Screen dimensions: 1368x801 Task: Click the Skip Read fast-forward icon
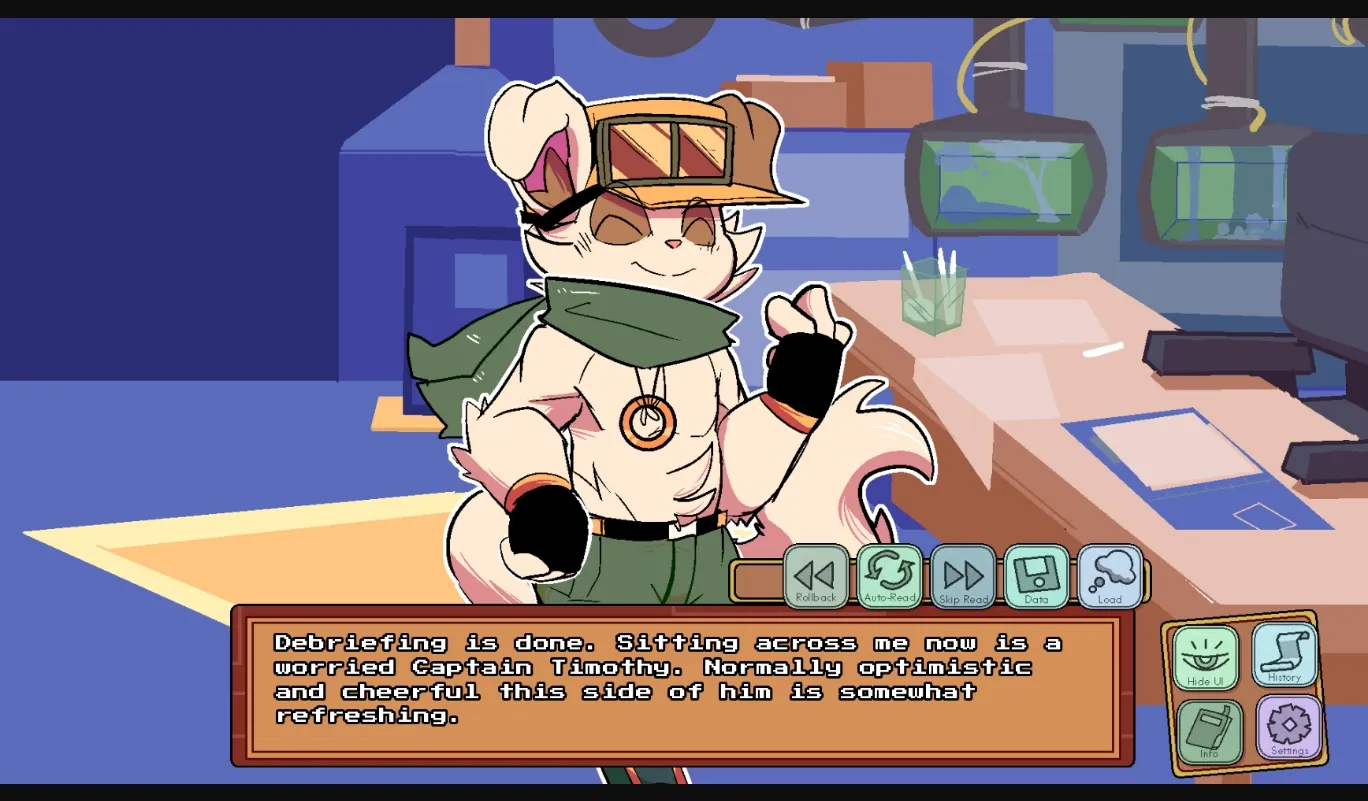click(962, 574)
